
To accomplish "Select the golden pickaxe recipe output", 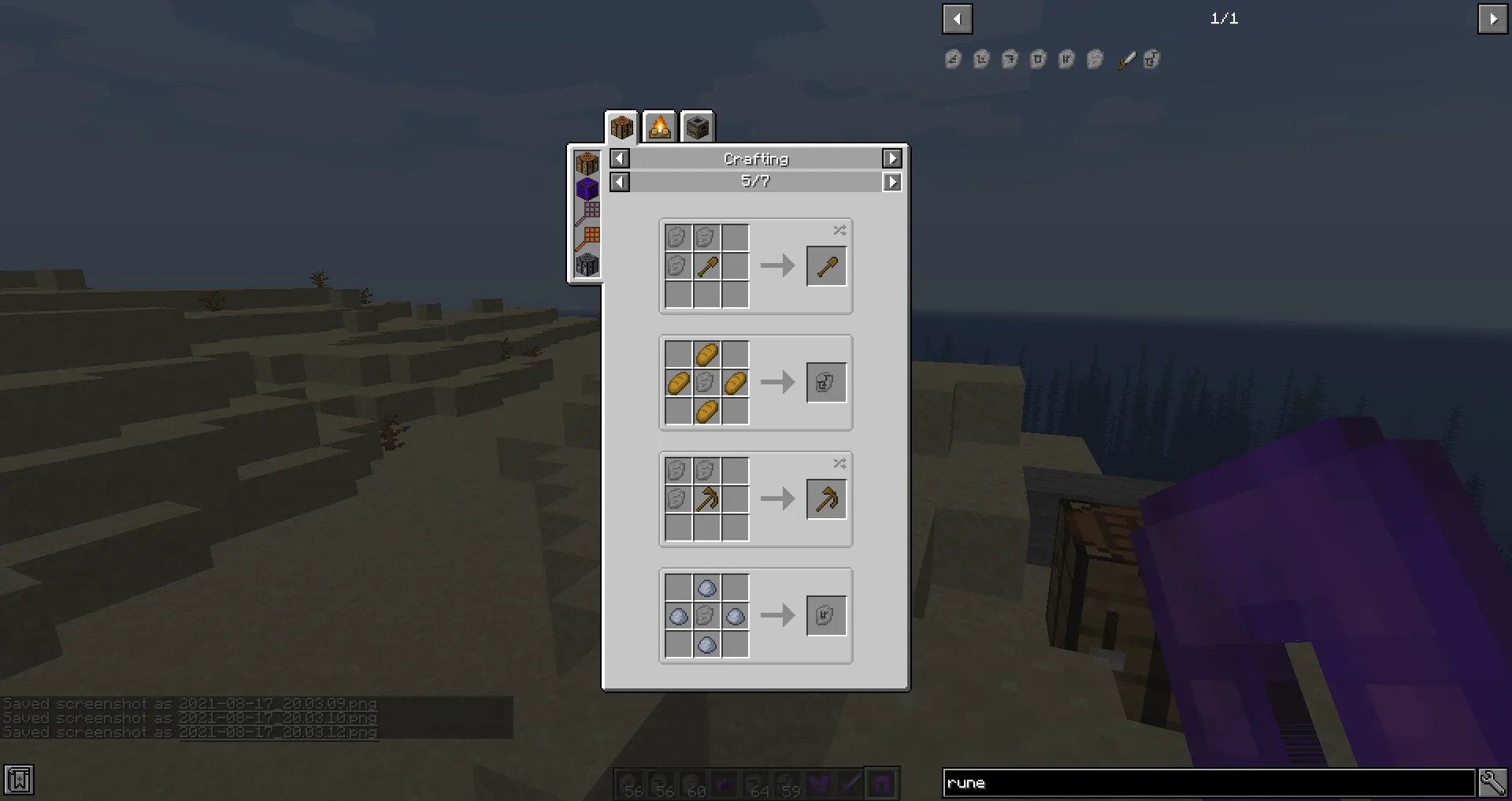I will point(826,499).
